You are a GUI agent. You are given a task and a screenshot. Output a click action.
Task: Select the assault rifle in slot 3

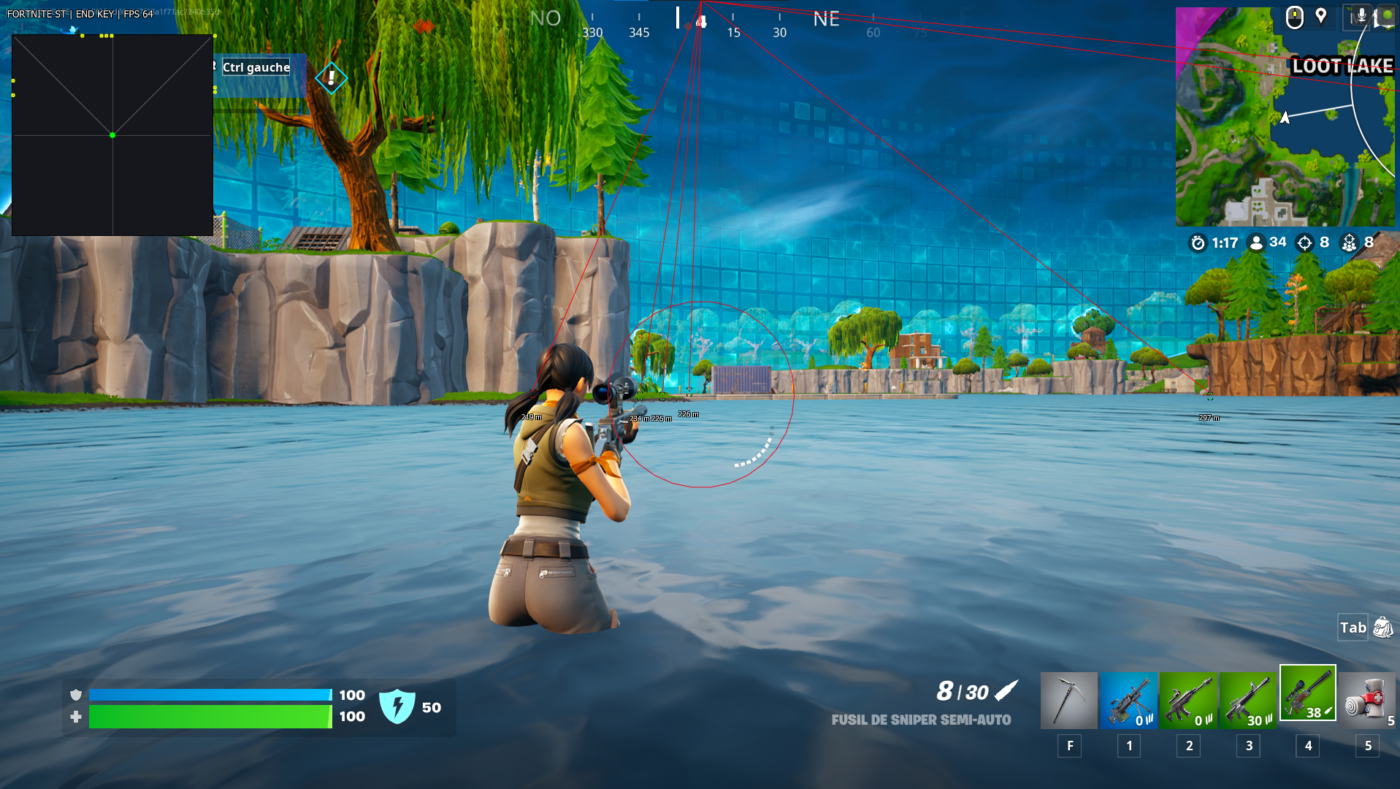click(1247, 693)
